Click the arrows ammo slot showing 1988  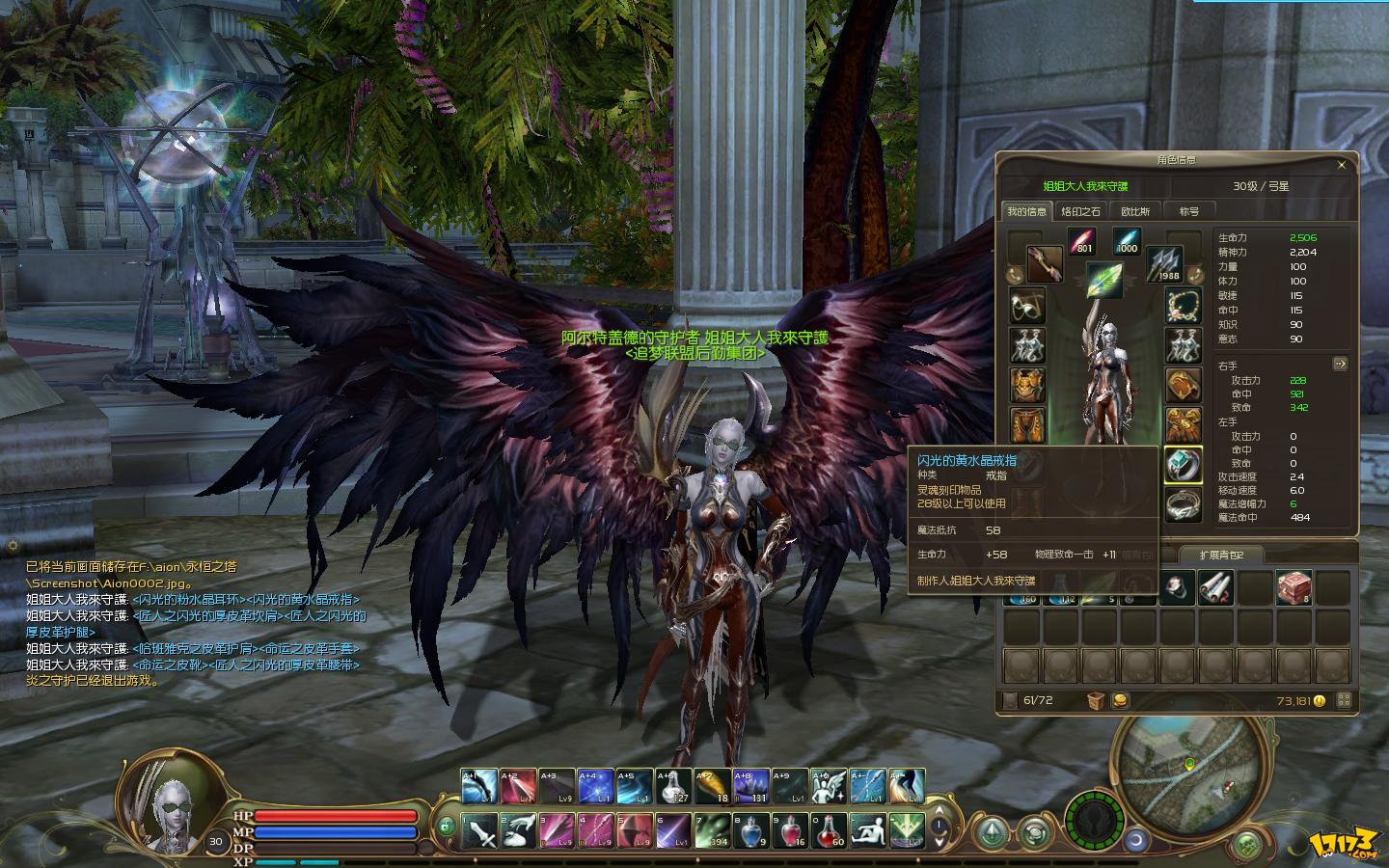point(1164,262)
